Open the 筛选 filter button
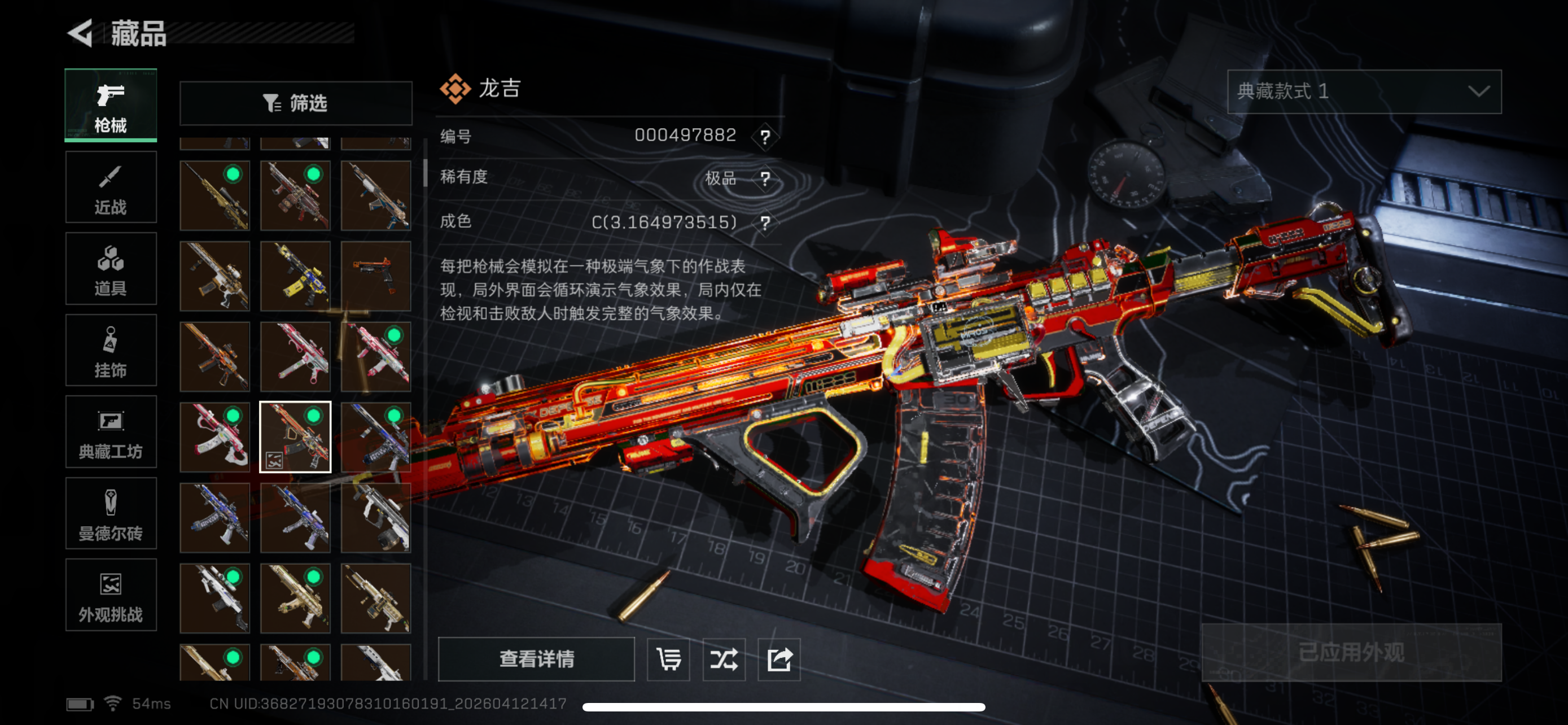 click(296, 103)
